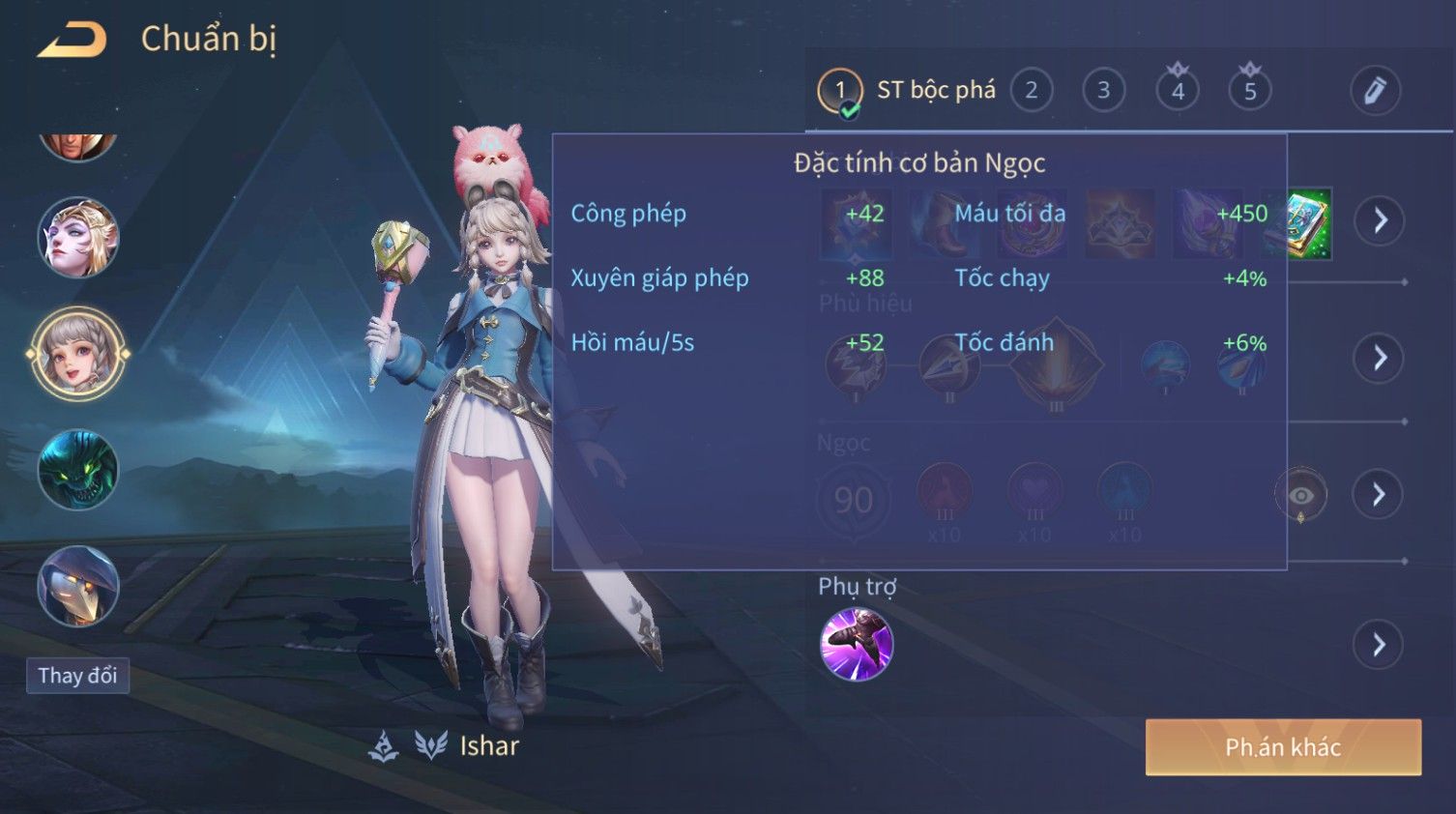
Task: Select the highlighted Ishar hero portrait
Action: pyautogui.click(x=78, y=355)
